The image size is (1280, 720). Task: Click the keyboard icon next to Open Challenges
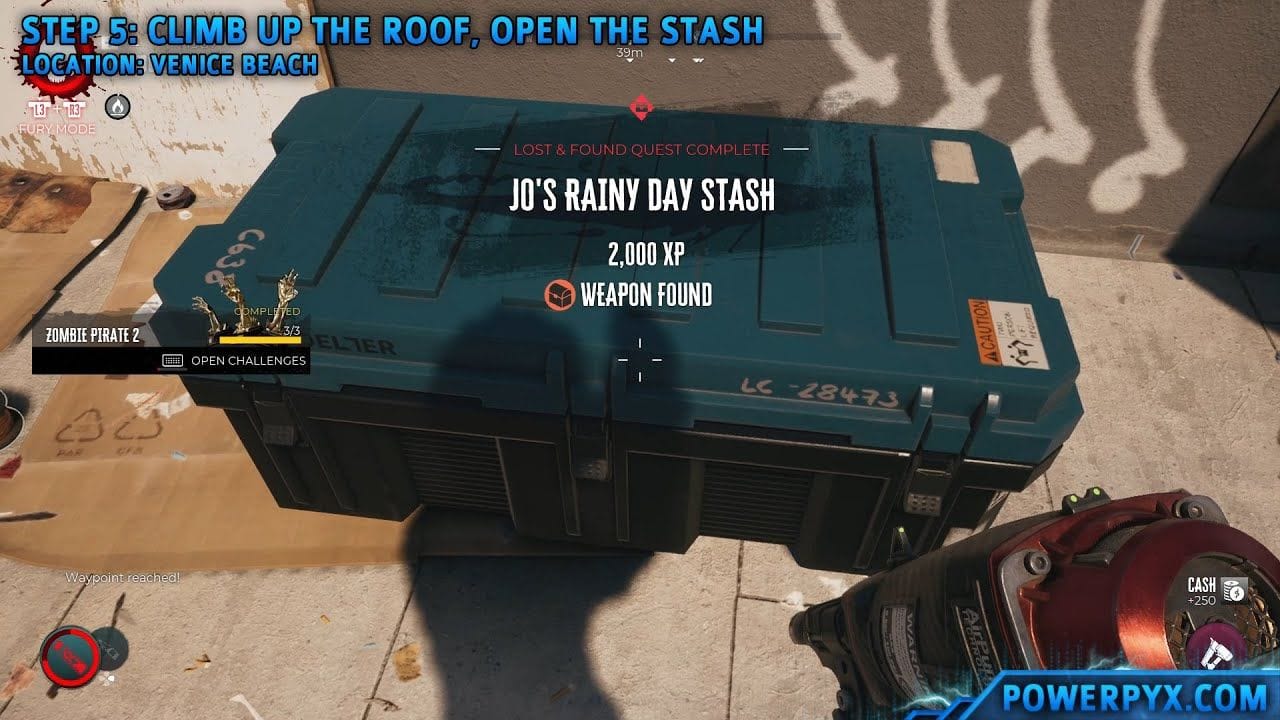tap(175, 359)
